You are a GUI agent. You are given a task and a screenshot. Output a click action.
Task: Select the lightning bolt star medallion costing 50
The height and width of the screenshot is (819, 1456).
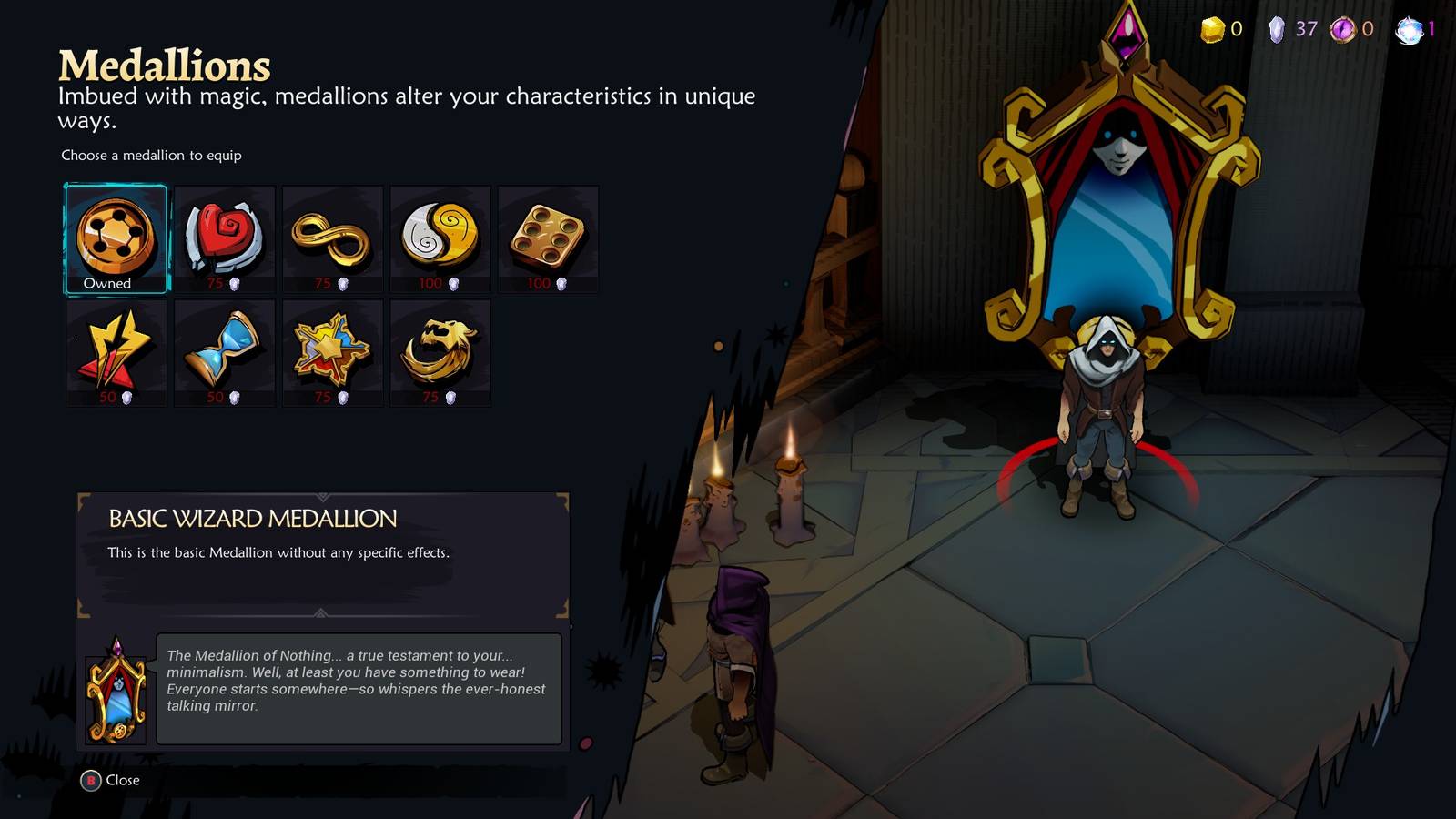pos(115,350)
